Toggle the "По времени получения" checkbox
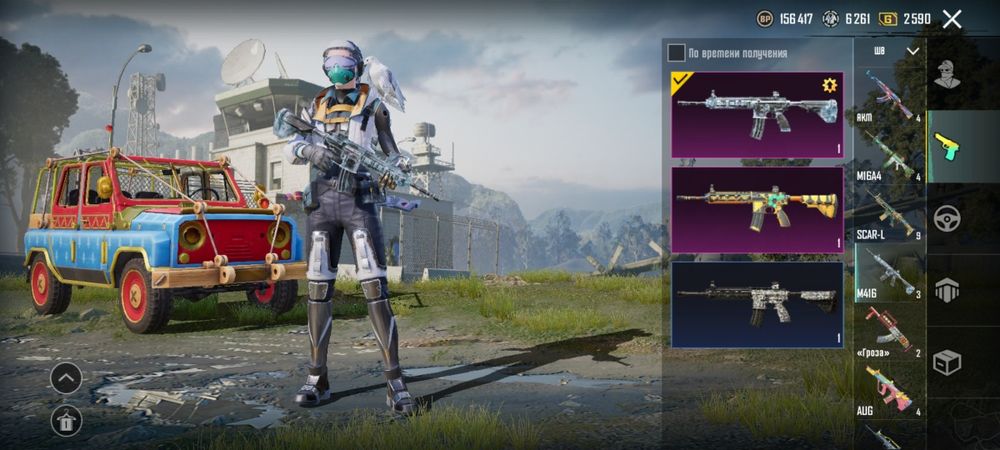The height and width of the screenshot is (450, 1000). point(677,53)
